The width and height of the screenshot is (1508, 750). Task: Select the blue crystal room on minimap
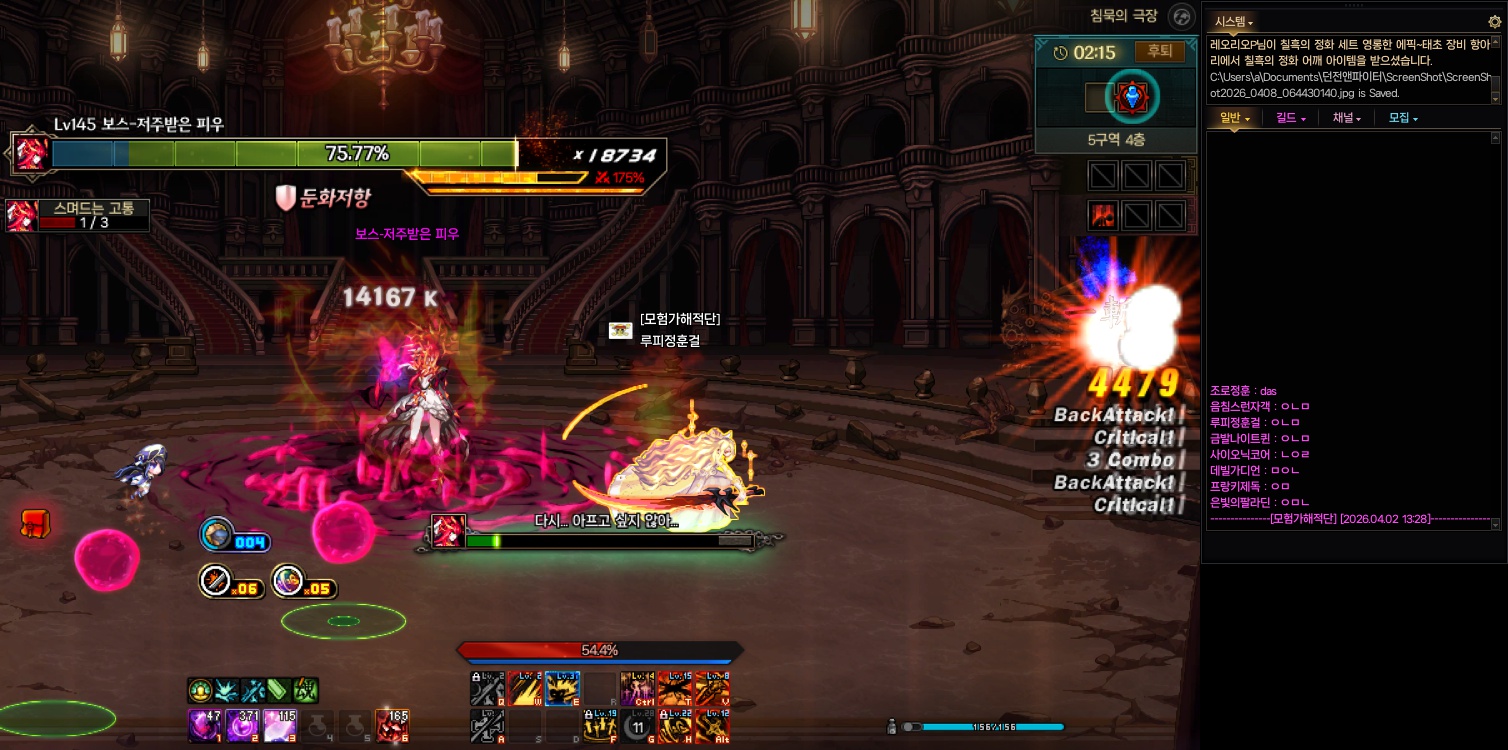coord(1132,97)
